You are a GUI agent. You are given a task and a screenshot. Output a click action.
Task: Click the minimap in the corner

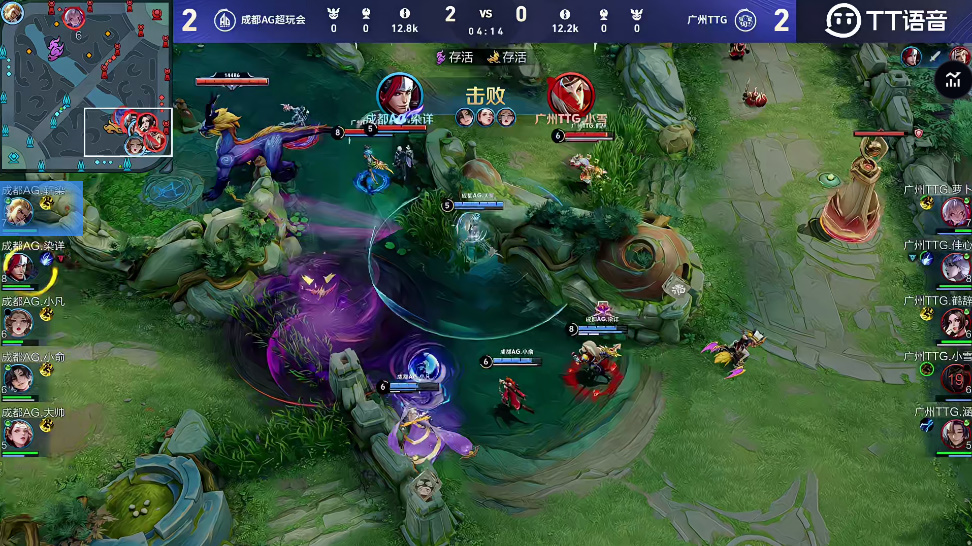coord(87,85)
